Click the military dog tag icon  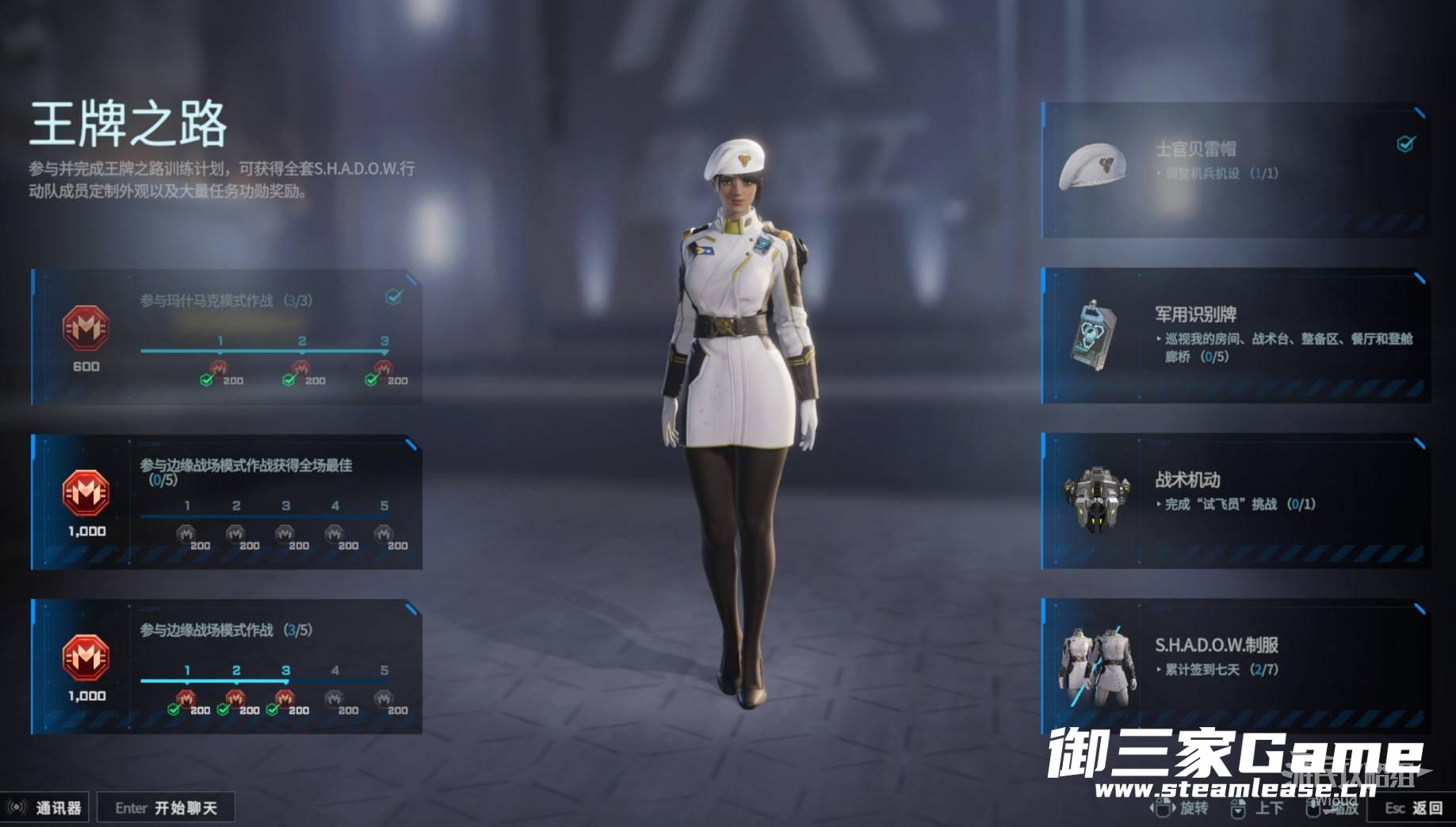(x=1094, y=337)
